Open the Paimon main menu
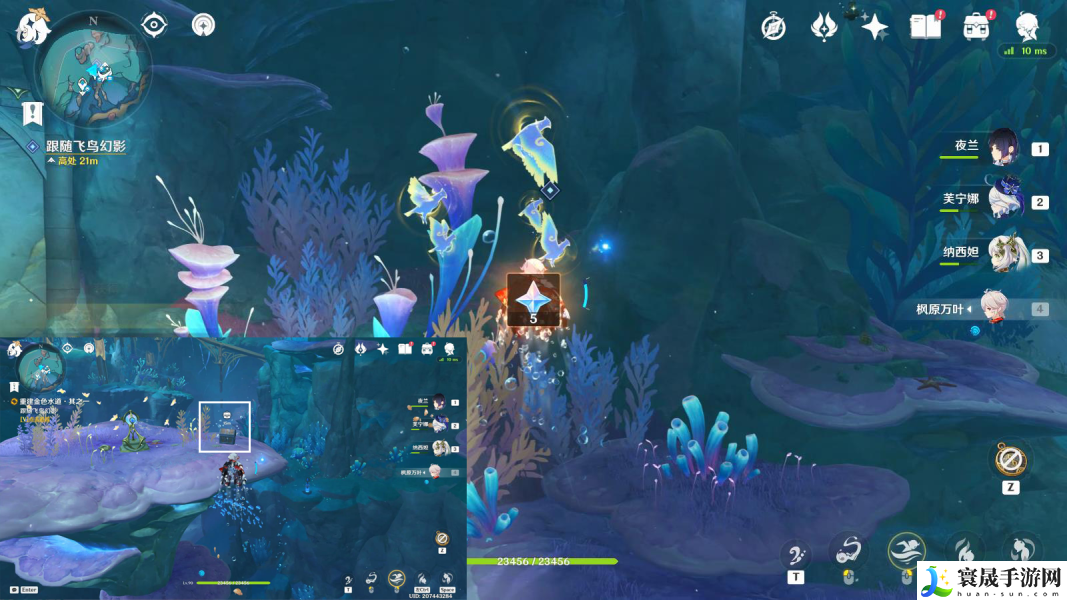The width and height of the screenshot is (1067, 600). (x=33, y=29)
